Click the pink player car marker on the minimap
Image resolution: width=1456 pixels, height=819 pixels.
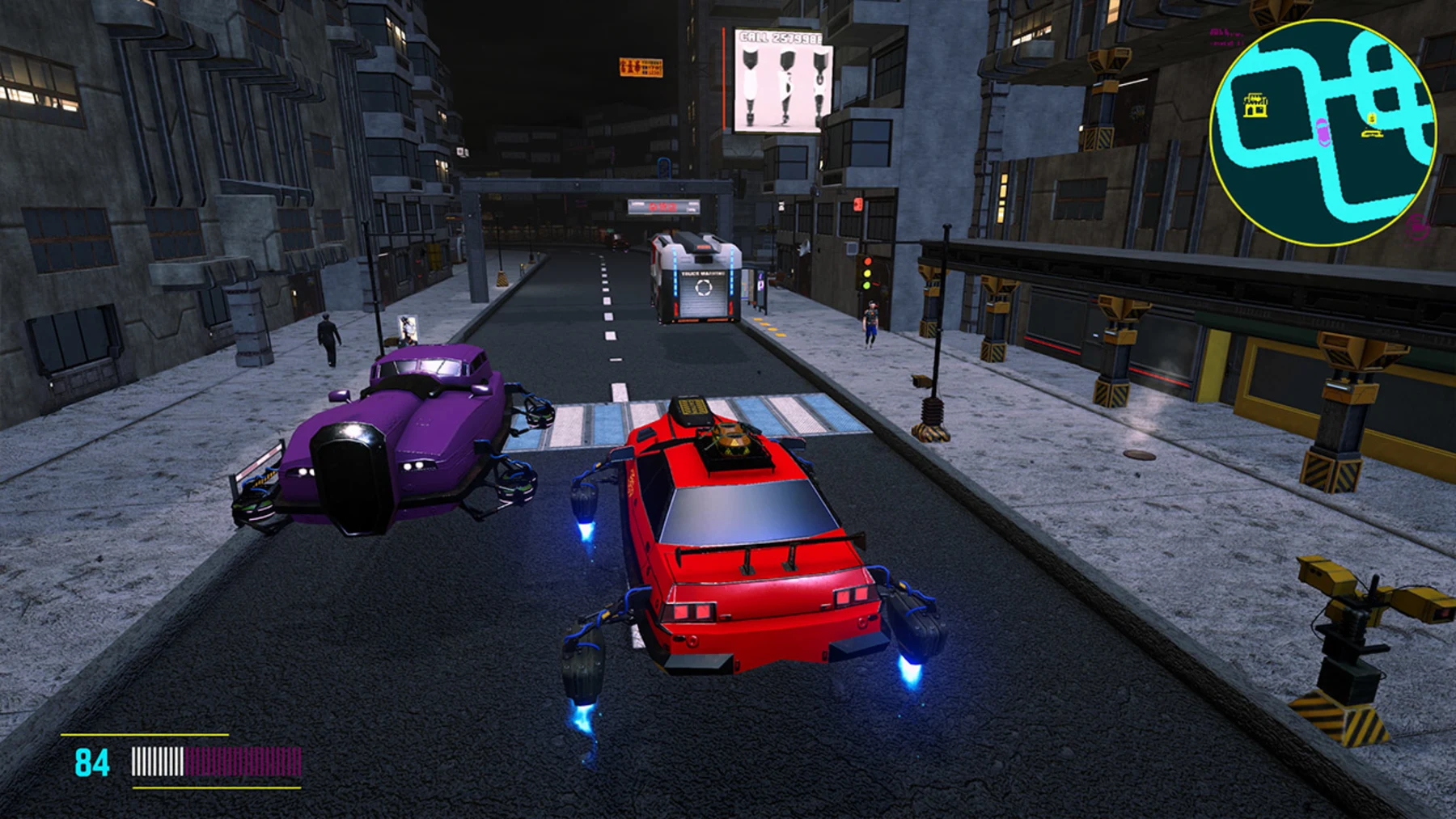(1323, 133)
